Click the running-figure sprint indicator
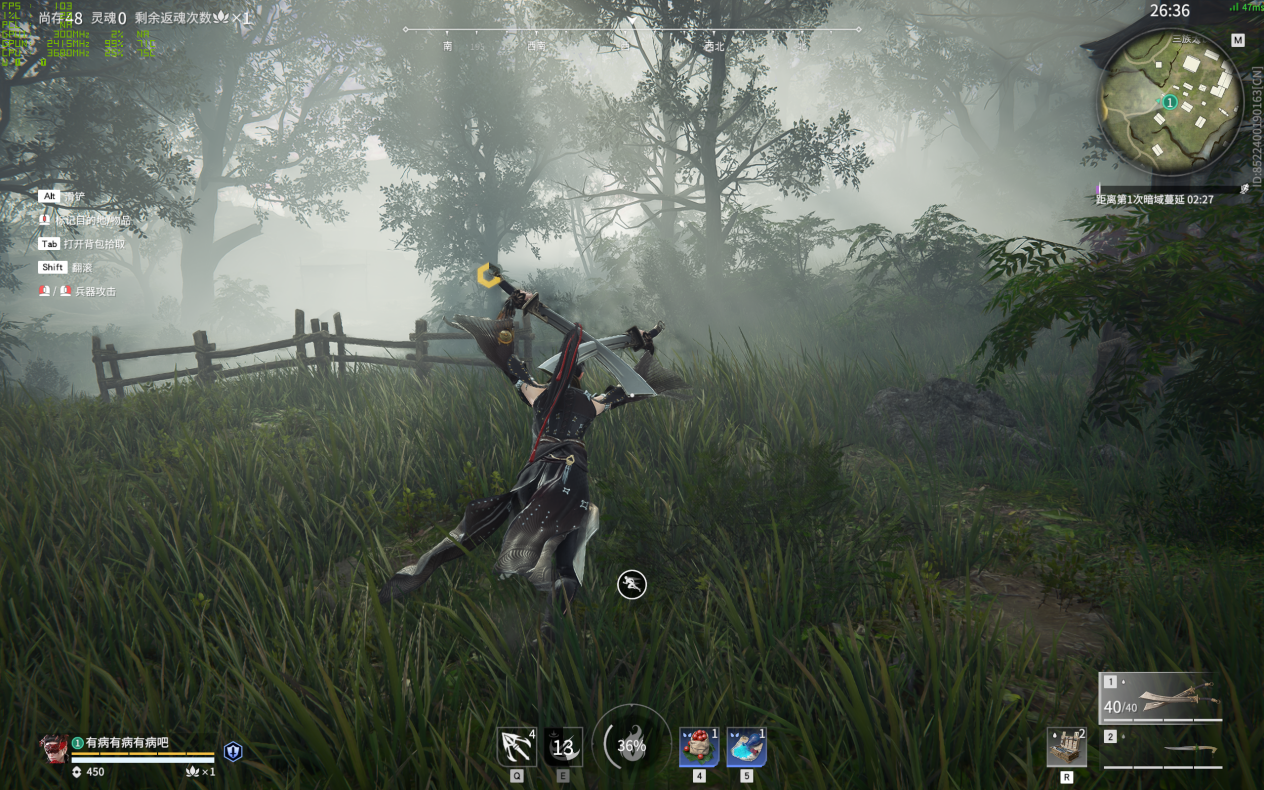This screenshot has height=790, width=1264. pyautogui.click(x=632, y=584)
